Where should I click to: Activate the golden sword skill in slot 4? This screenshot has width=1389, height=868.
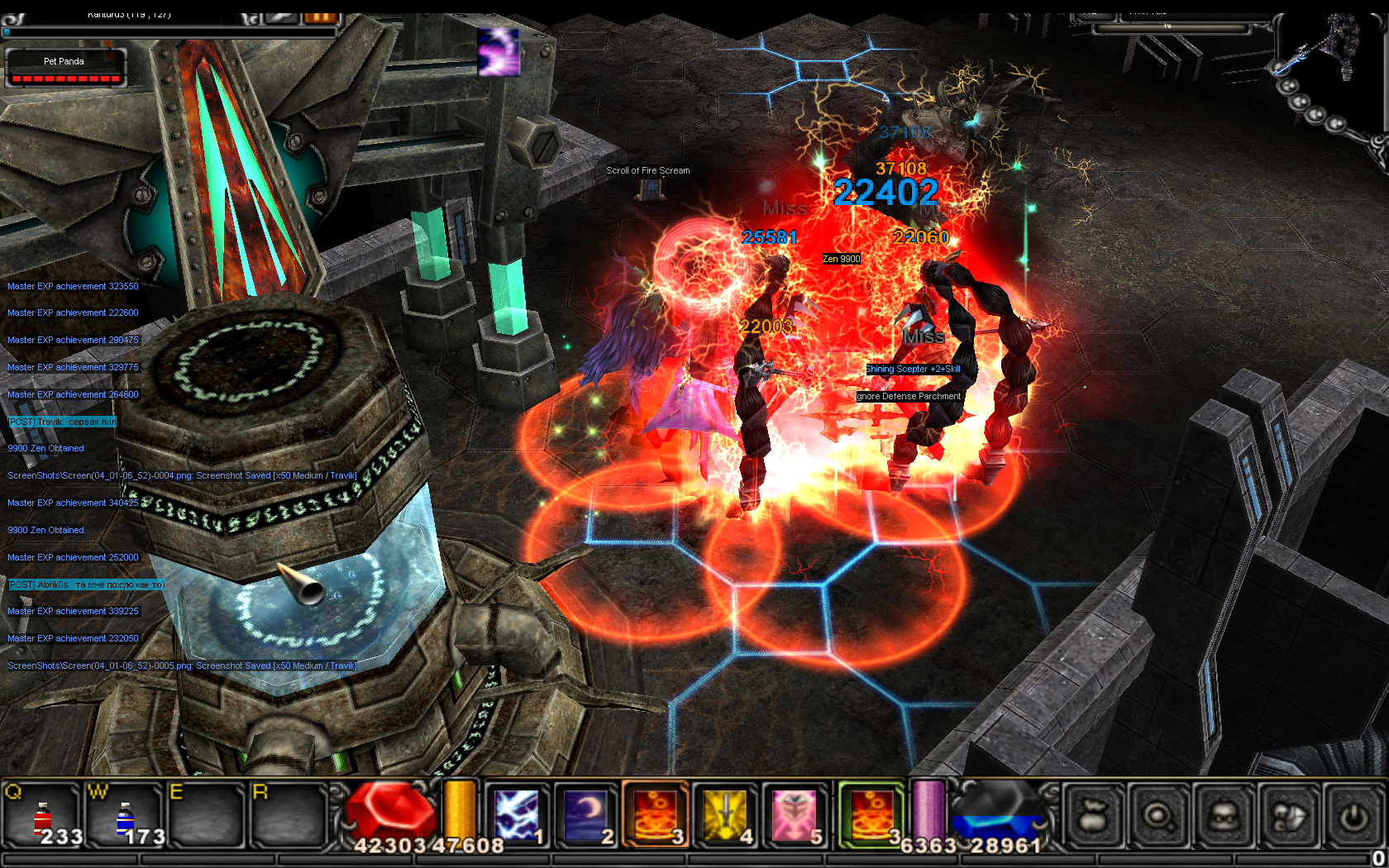tap(725, 815)
